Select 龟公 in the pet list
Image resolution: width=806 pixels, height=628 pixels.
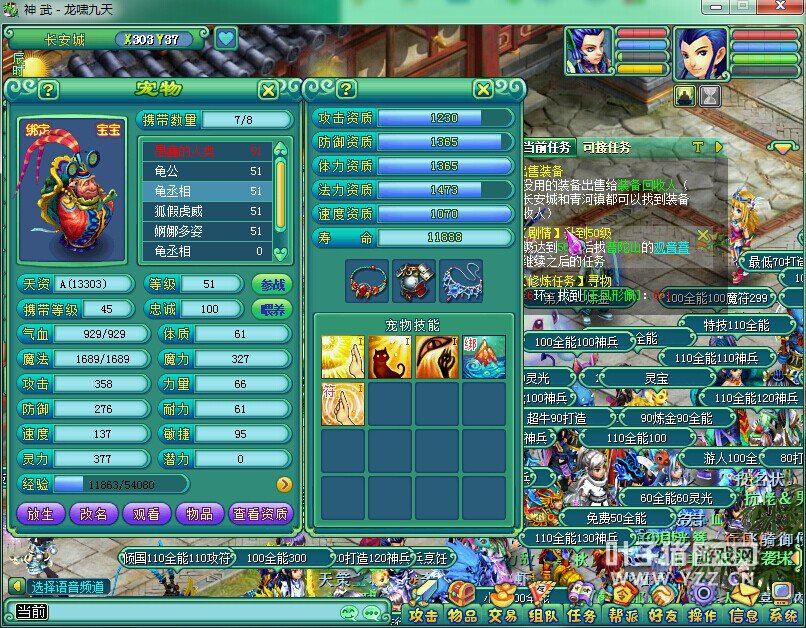click(205, 171)
